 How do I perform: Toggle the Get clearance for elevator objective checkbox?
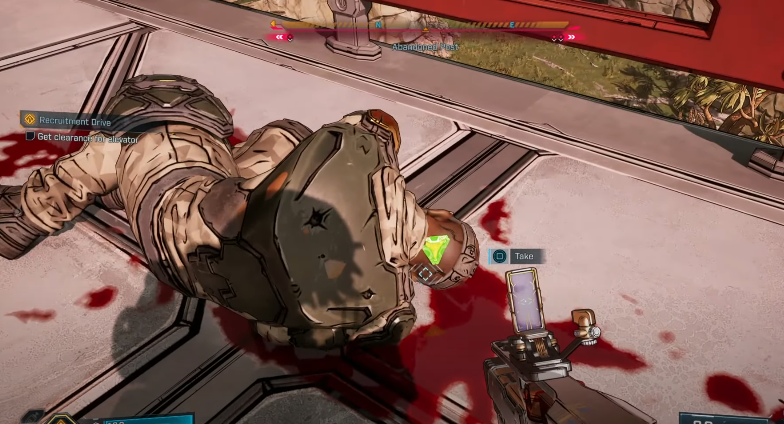(x=30, y=137)
